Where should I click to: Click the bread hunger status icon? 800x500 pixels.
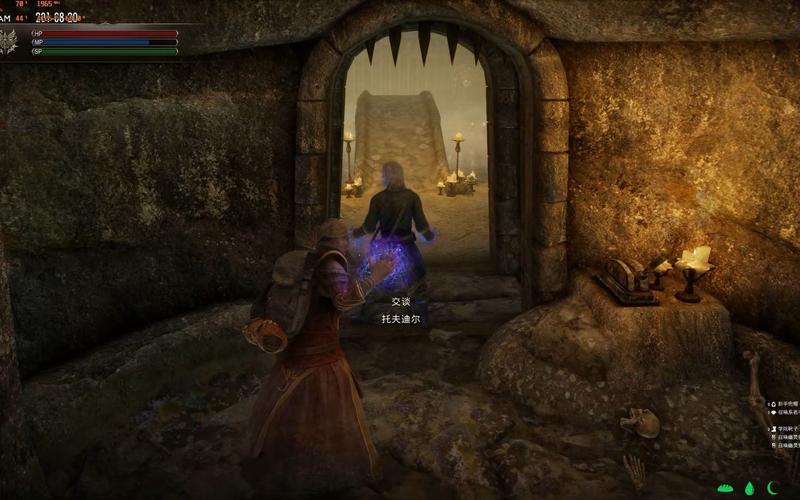click(x=727, y=488)
